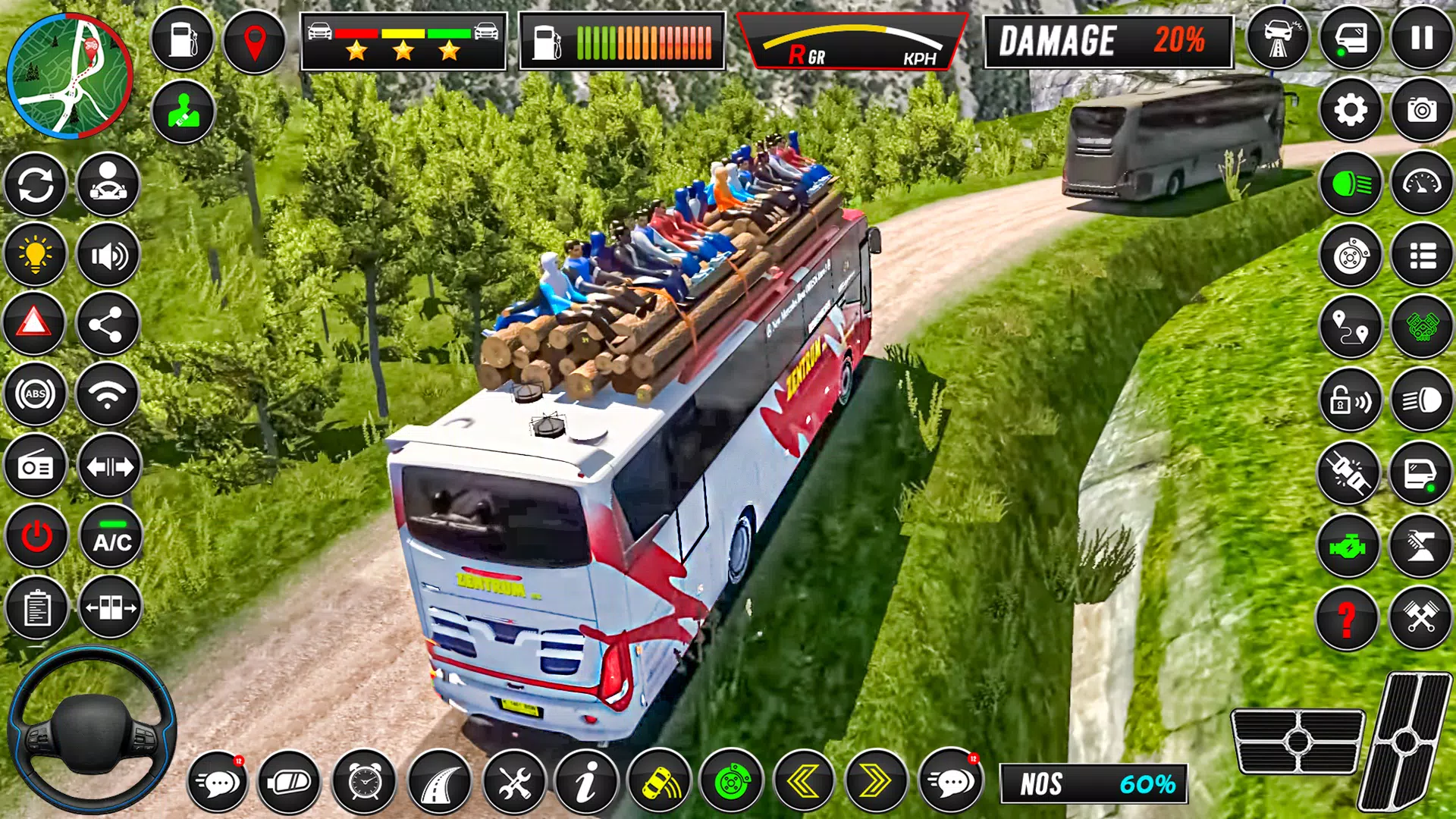Click the circular minimap

click(70, 76)
